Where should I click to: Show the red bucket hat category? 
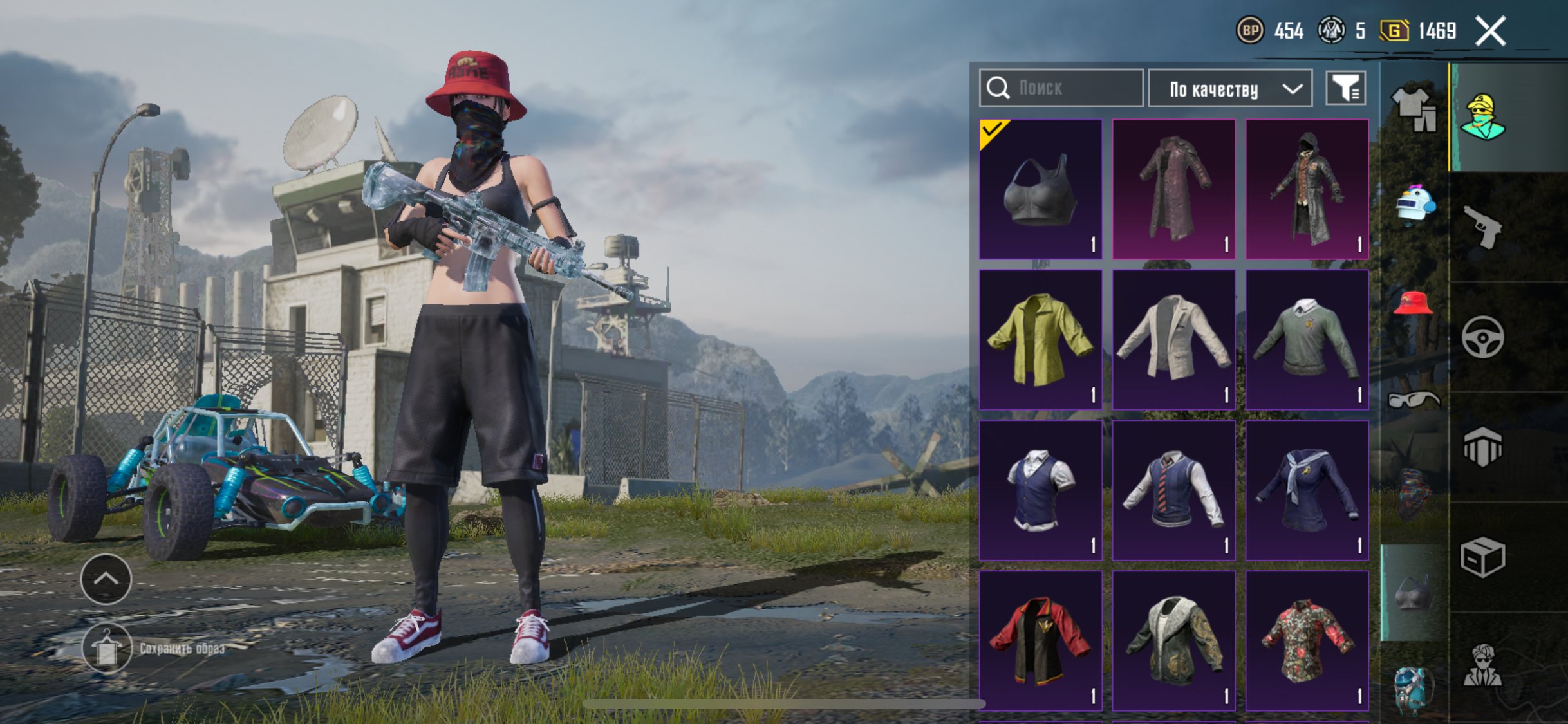[1414, 303]
